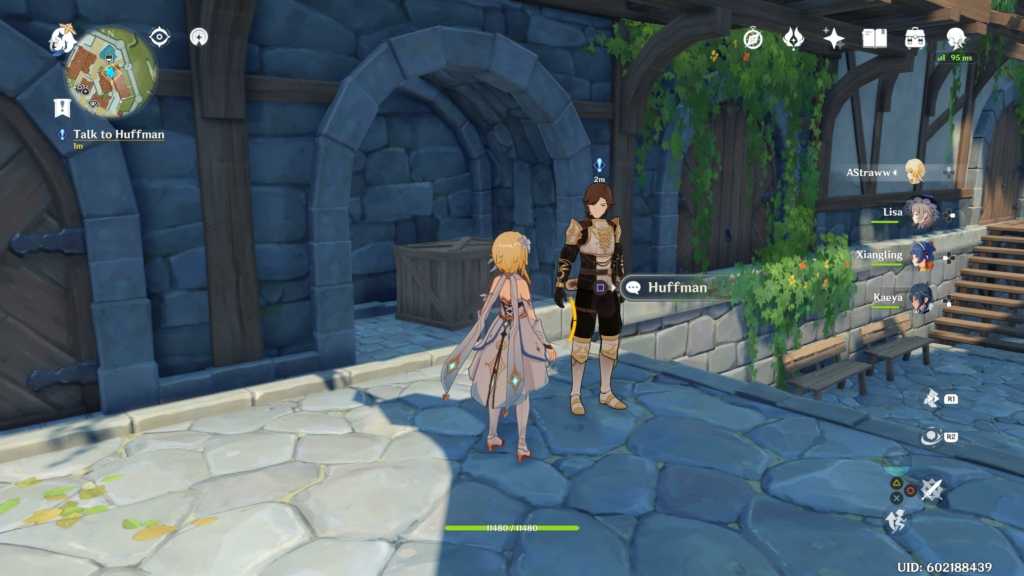
Task: Activate the eye-shaped elemental sight icon
Action: [159, 37]
